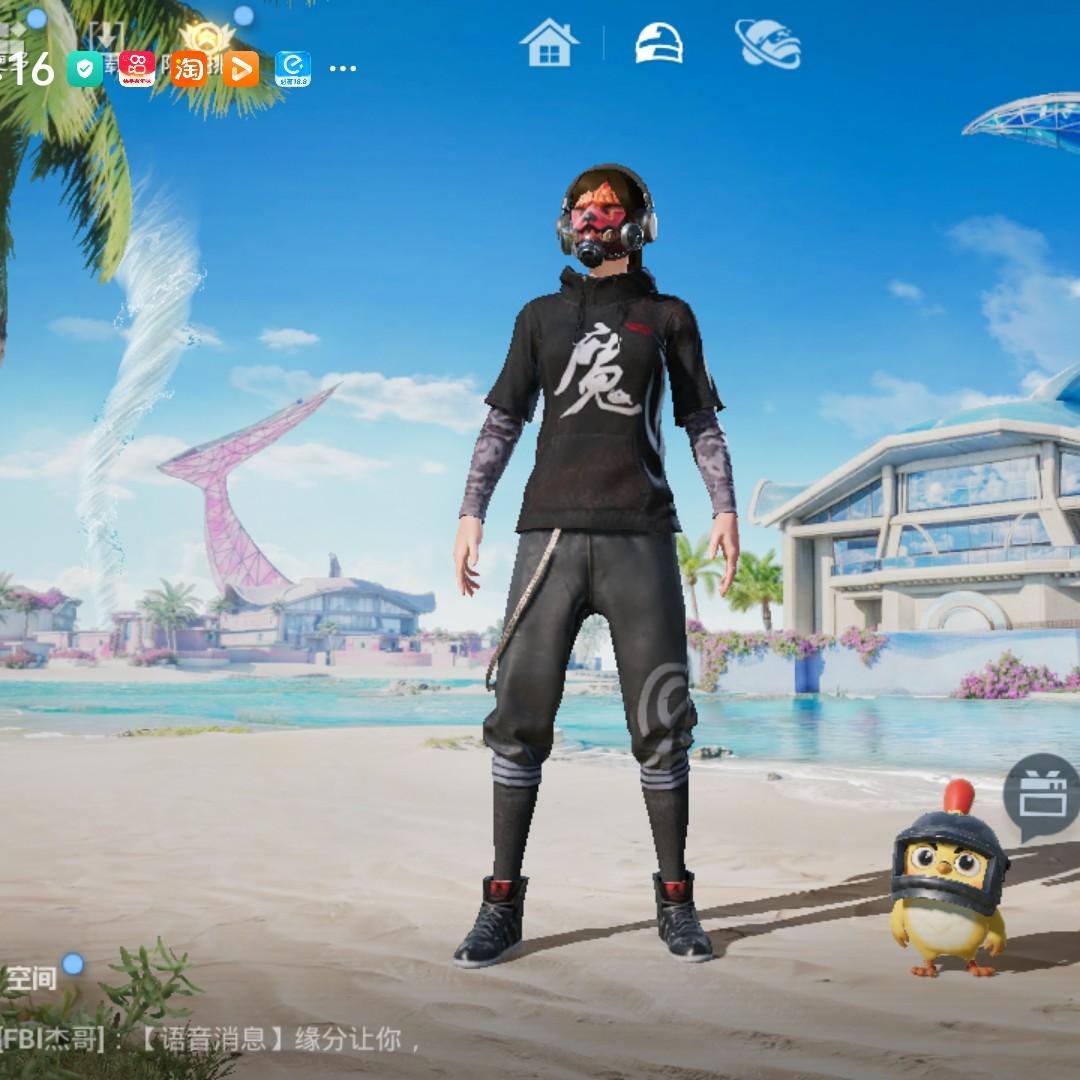Switch to the helmet game mode tab

coord(659,44)
